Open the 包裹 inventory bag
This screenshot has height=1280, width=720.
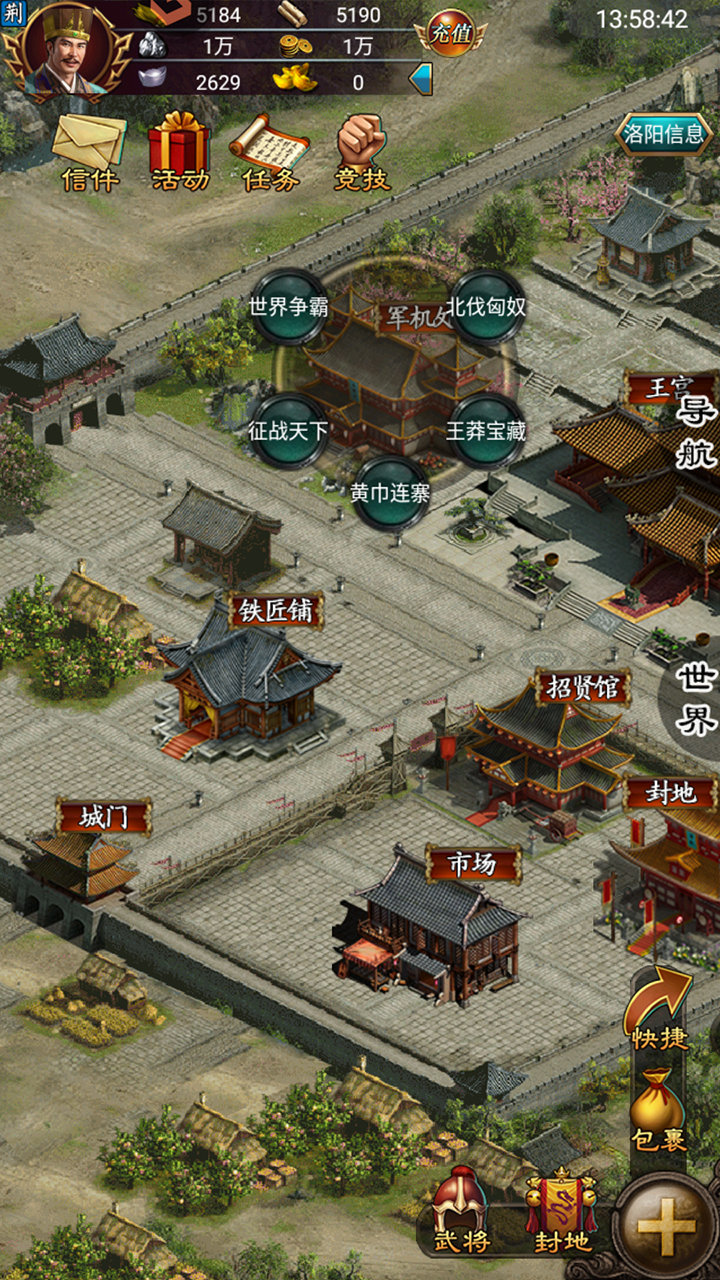[658, 1108]
